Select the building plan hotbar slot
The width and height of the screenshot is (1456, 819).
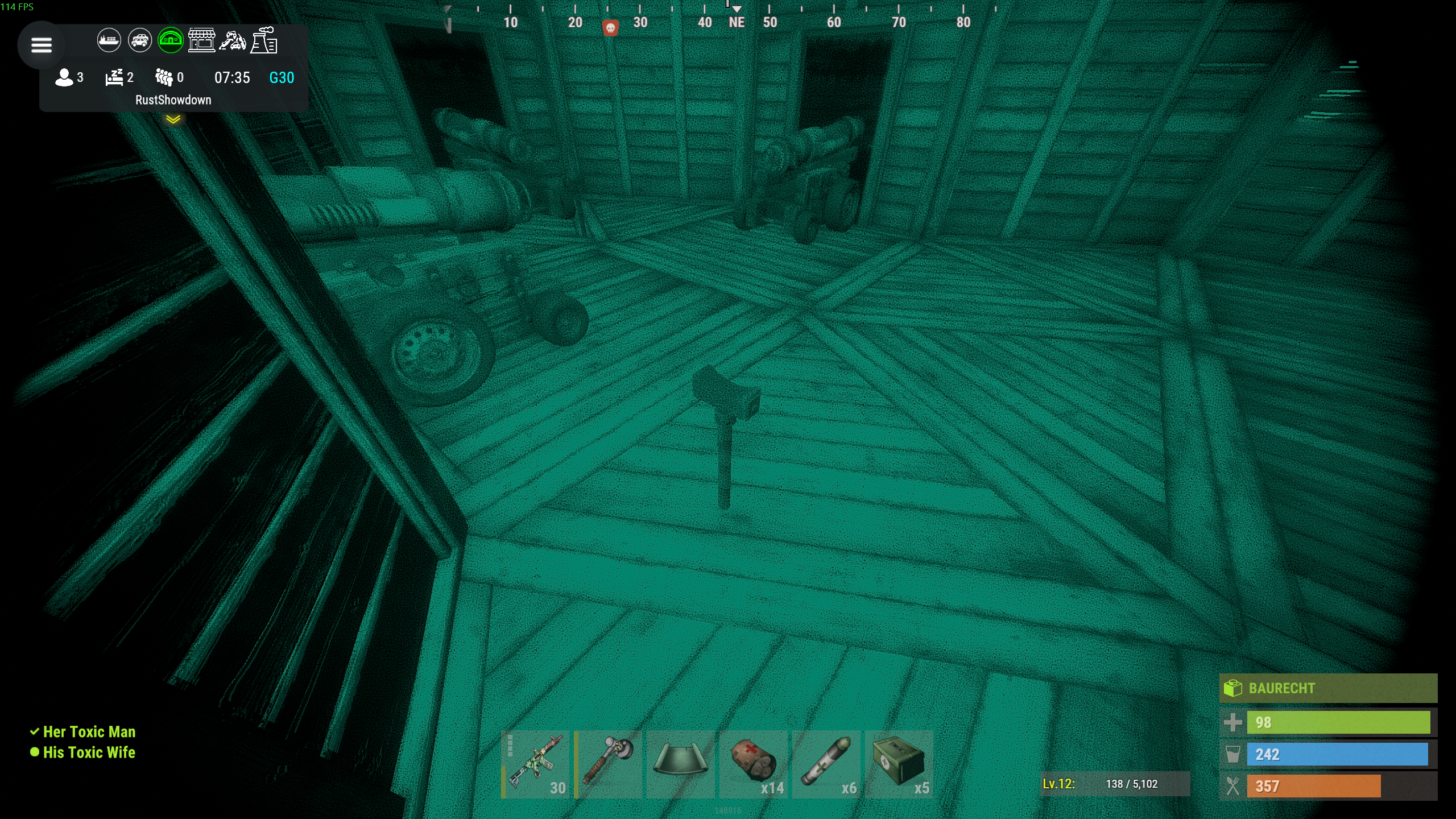click(681, 764)
